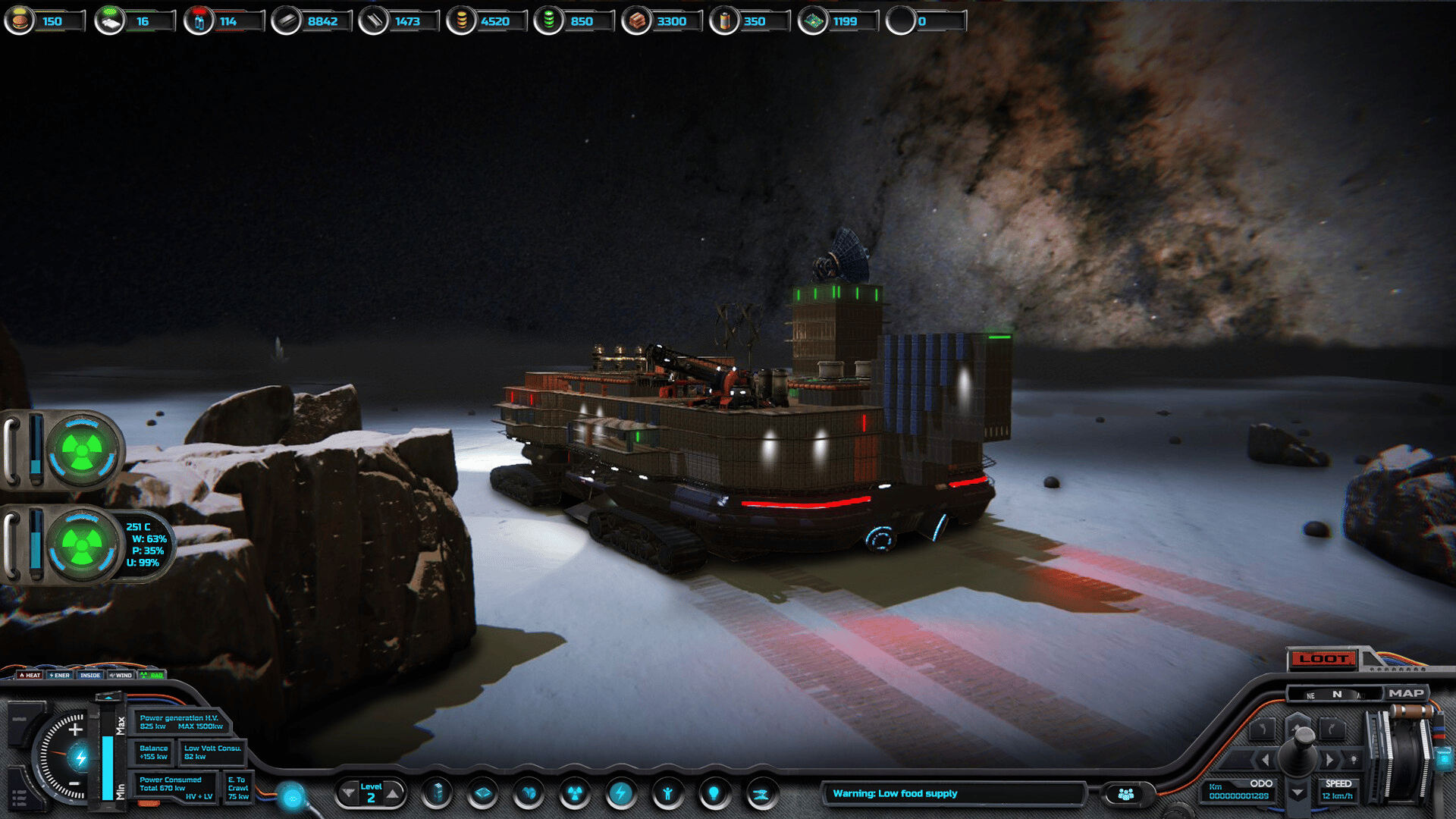1456x819 pixels.
Task: Toggle the headlights bulb button
Action: pos(1354,759)
